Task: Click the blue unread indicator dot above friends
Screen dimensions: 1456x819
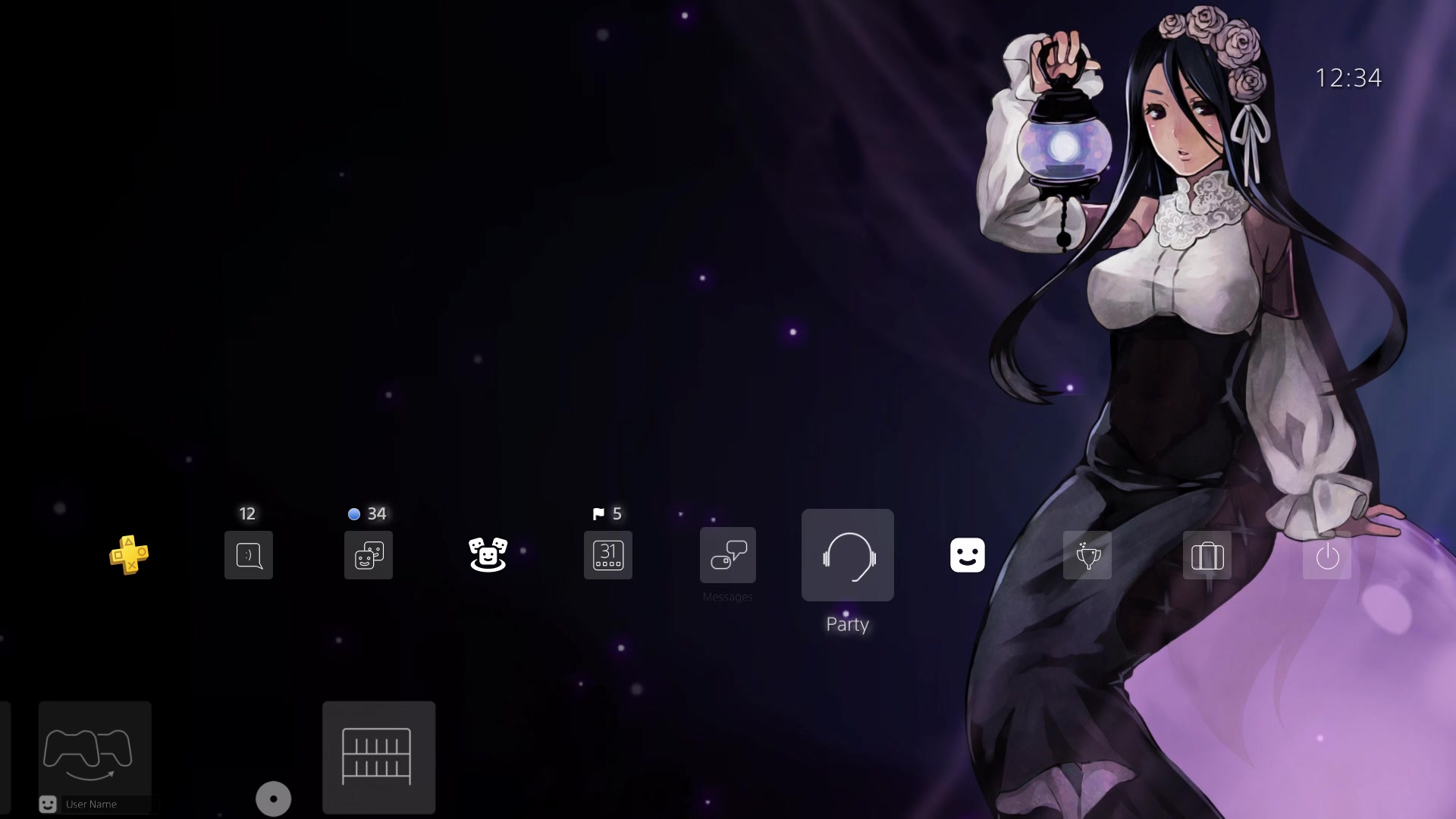Action: tap(353, 513)
